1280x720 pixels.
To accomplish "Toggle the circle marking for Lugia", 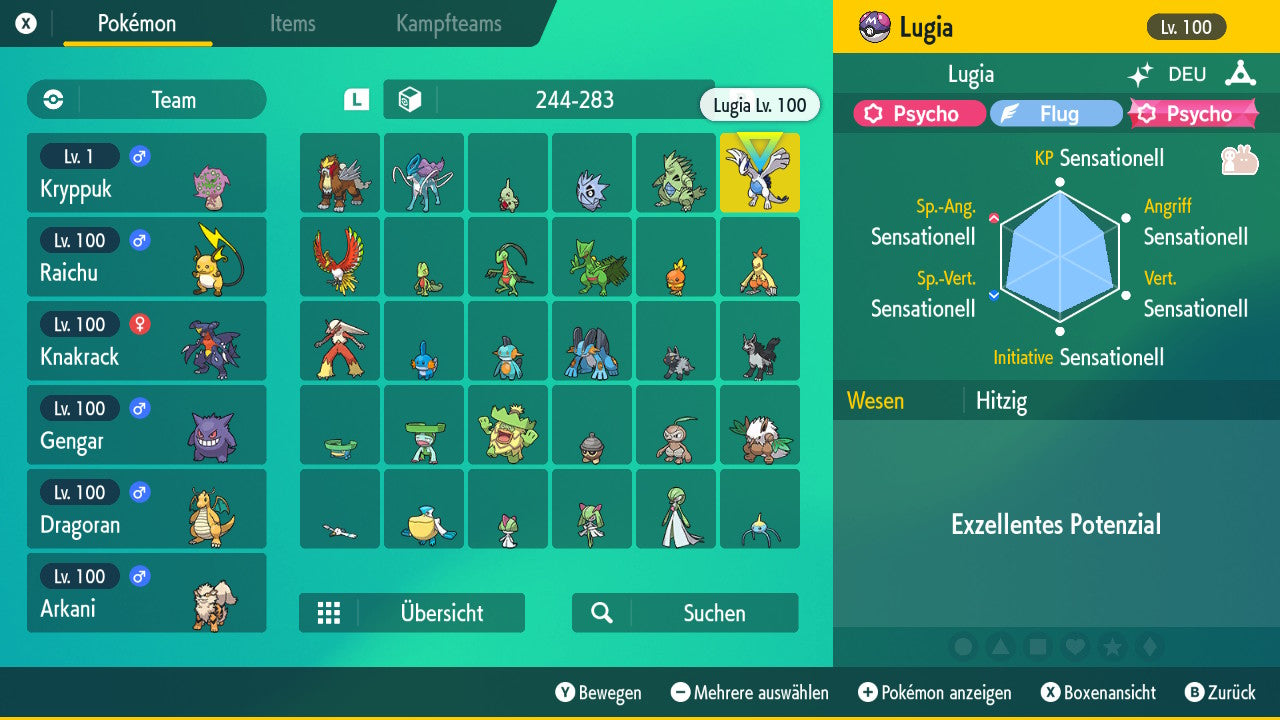I will (x=962, y=647).
